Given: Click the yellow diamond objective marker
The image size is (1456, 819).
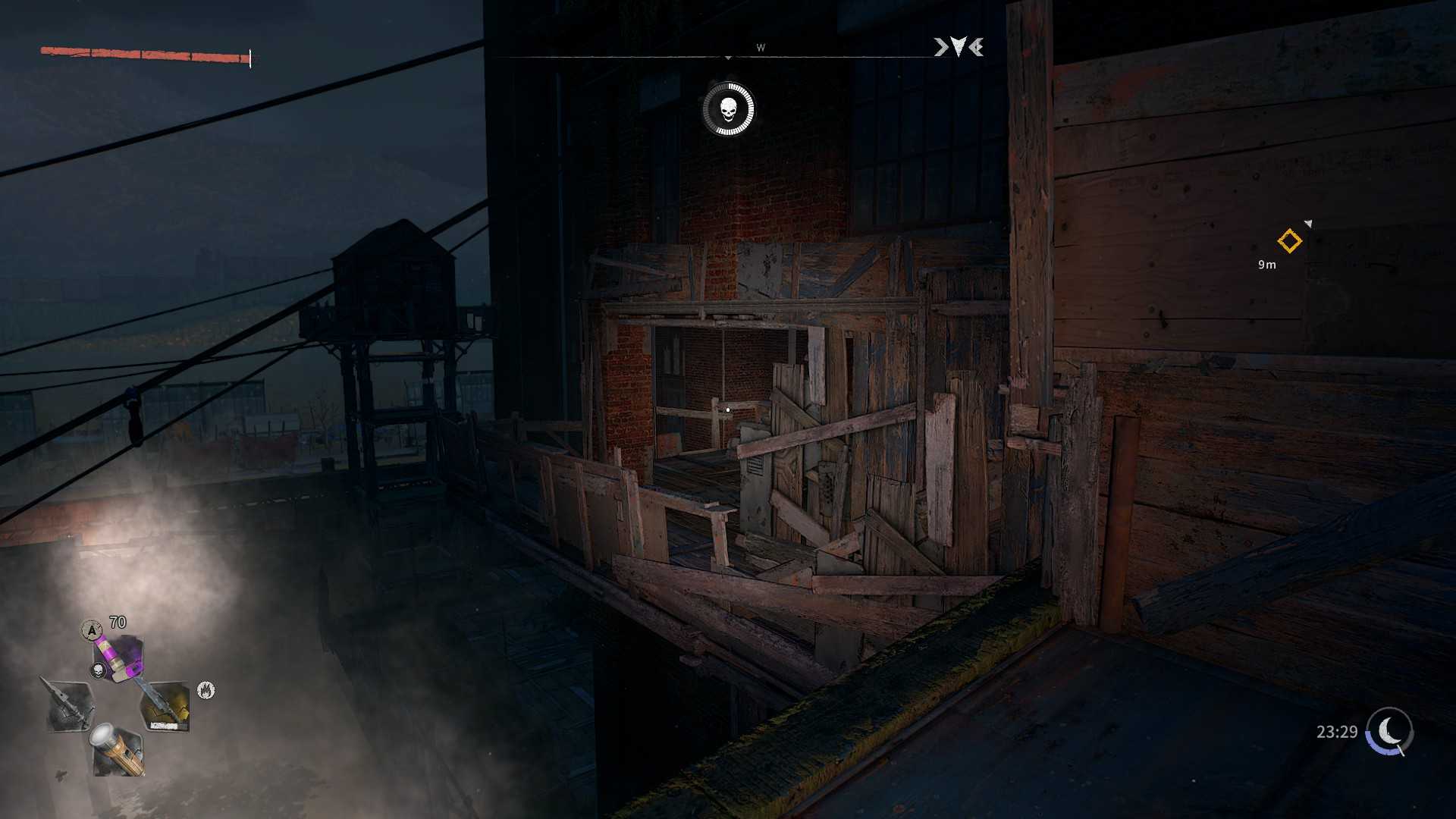Looking at the screenshot, I should [x=1289, y=241].
